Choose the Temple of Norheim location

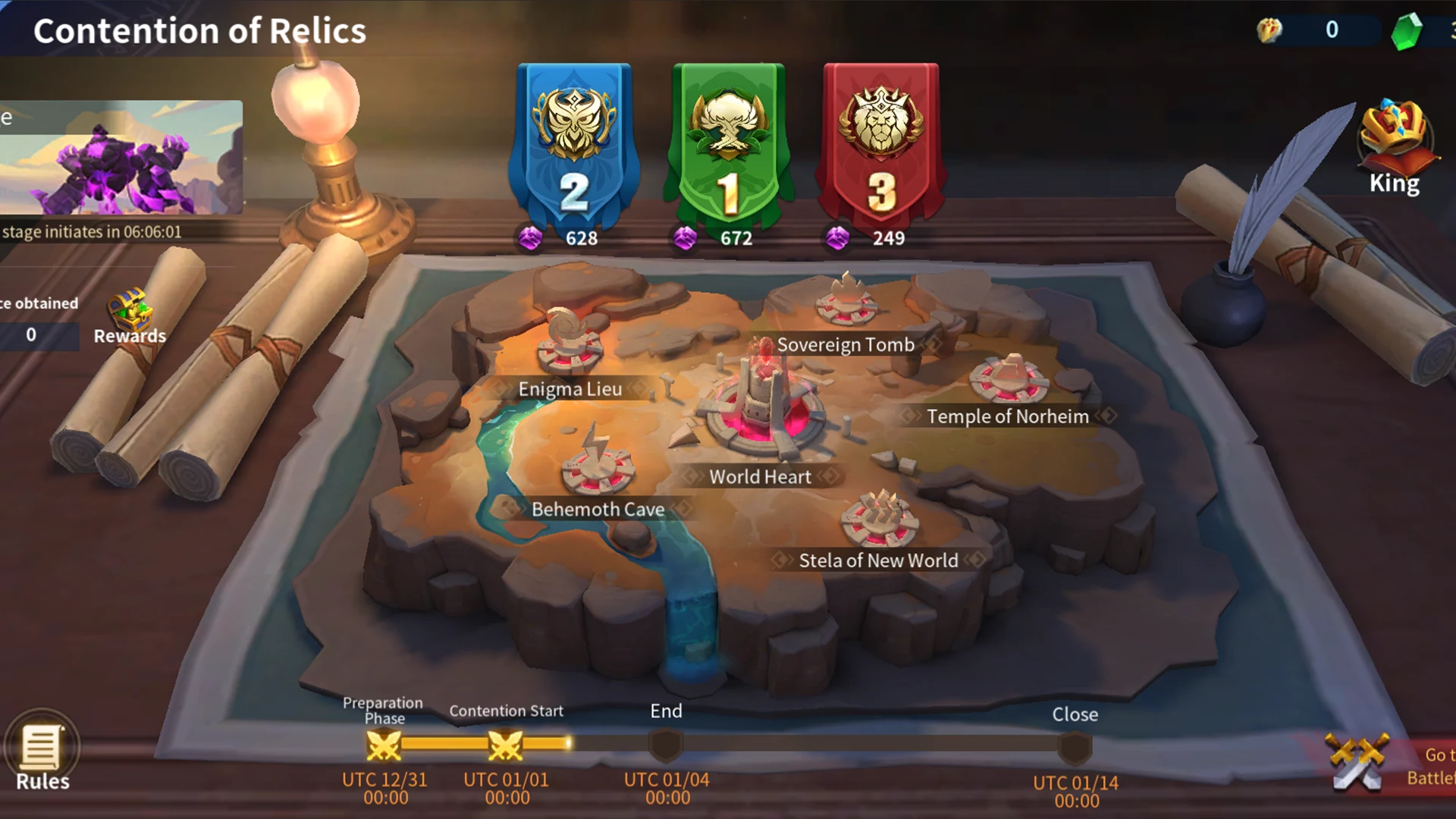(x=1009, y=381)
